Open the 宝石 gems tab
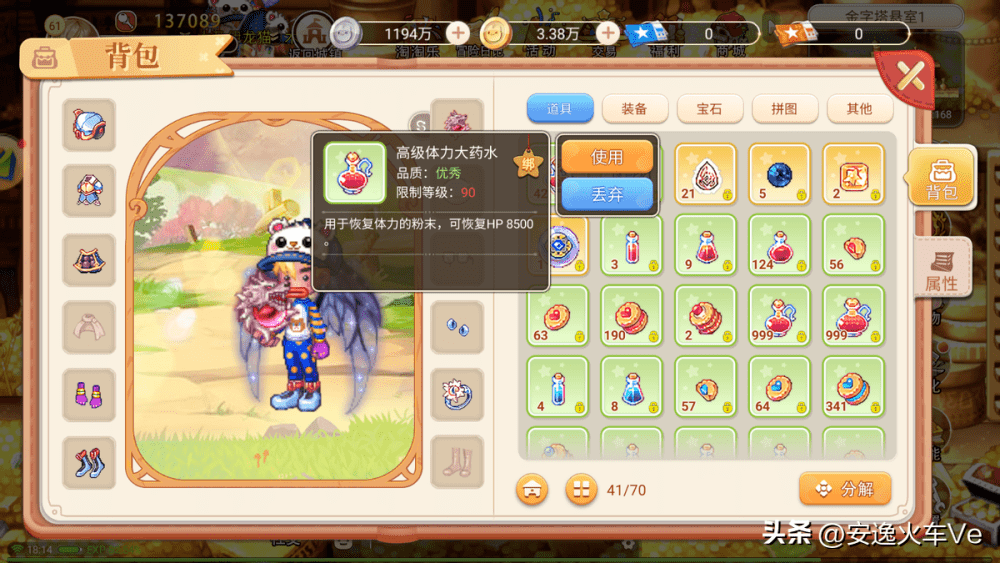The image size is (1000, 563). tap(709, 108)
